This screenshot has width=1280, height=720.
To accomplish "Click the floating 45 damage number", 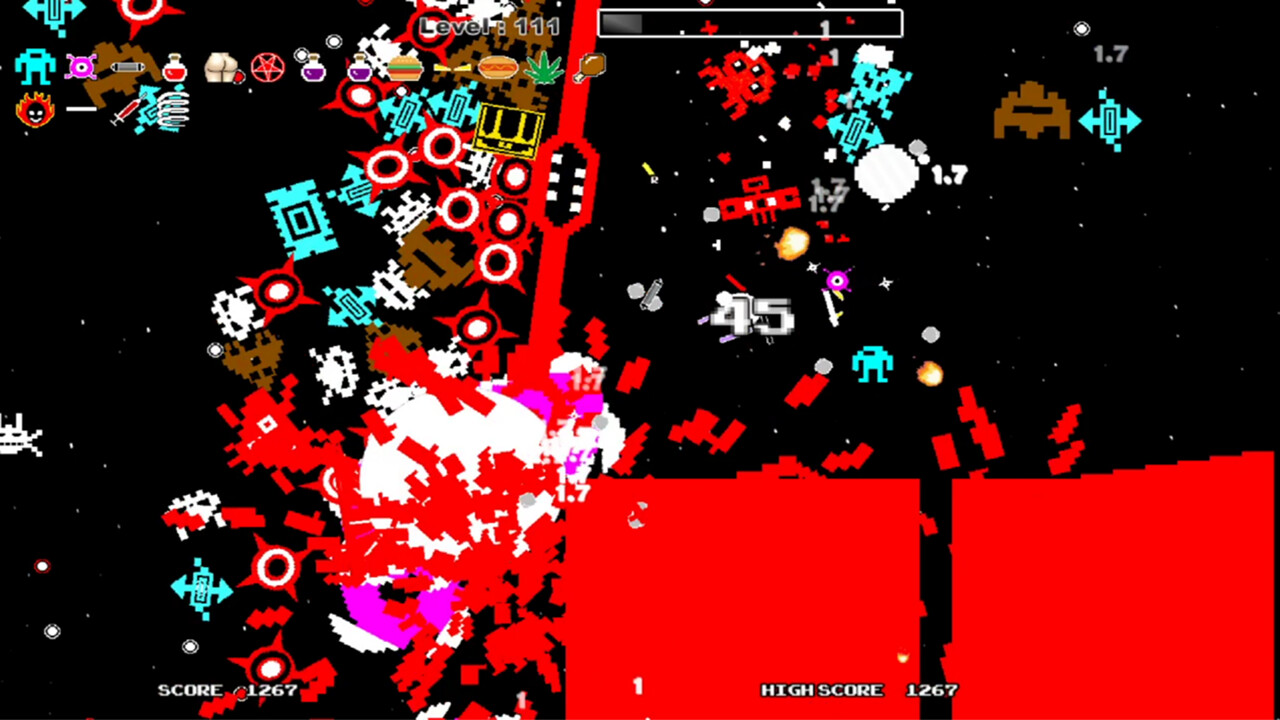I will 752,315.
